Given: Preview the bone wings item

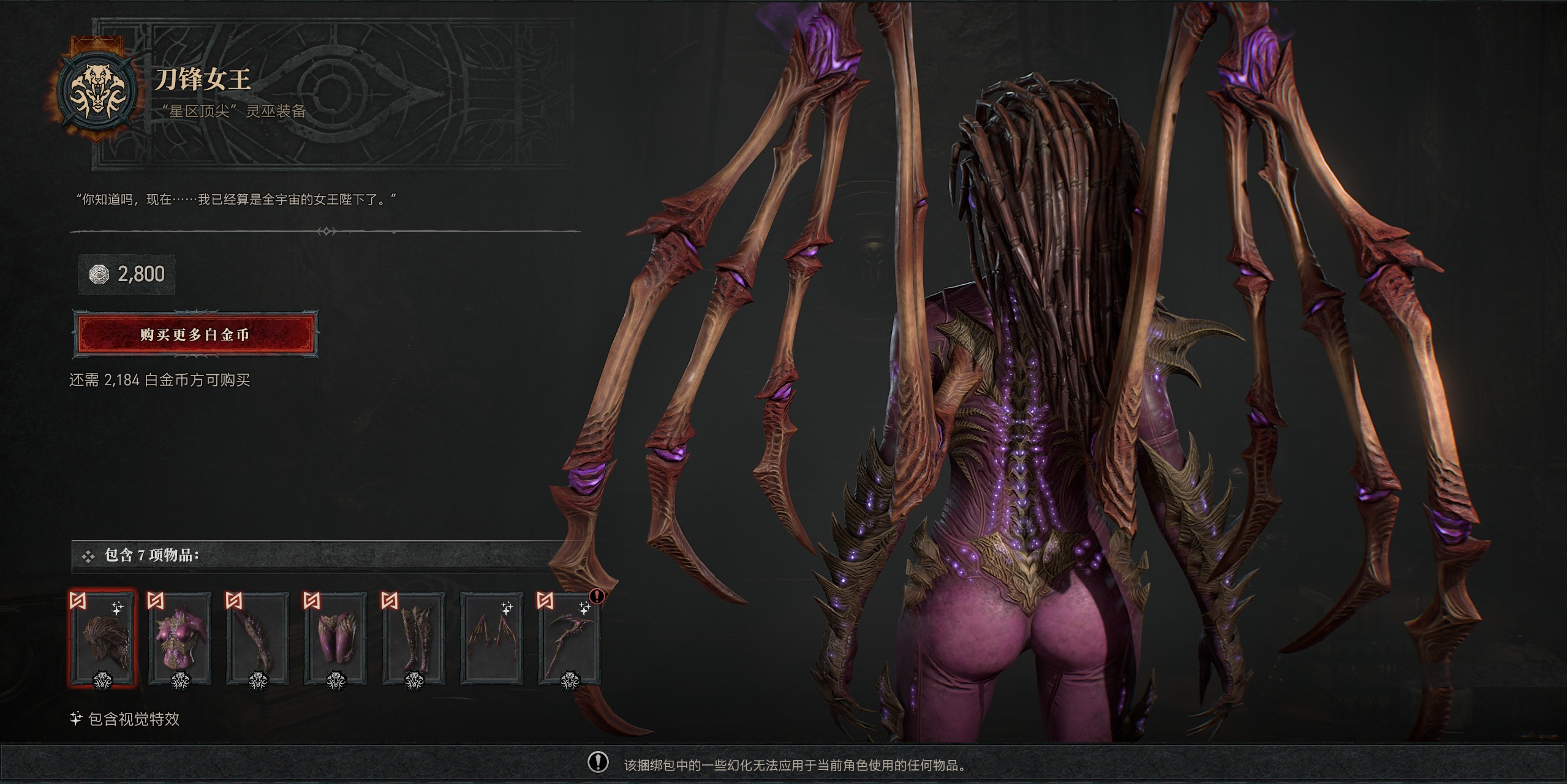Looking at the screenshot, I should tap(491, 638).
